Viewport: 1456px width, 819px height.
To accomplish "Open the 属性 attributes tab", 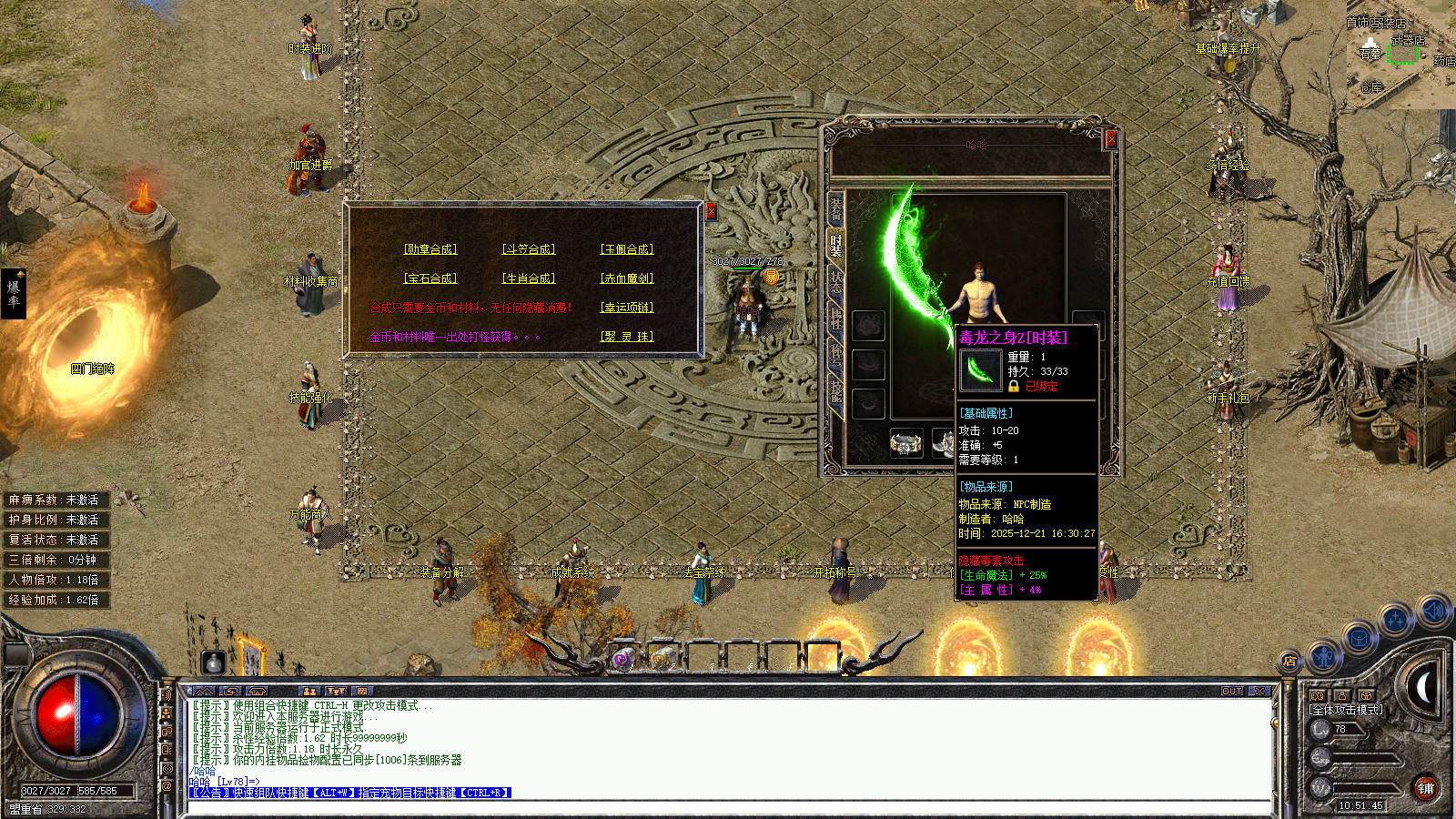I will [x=835, y=317].
